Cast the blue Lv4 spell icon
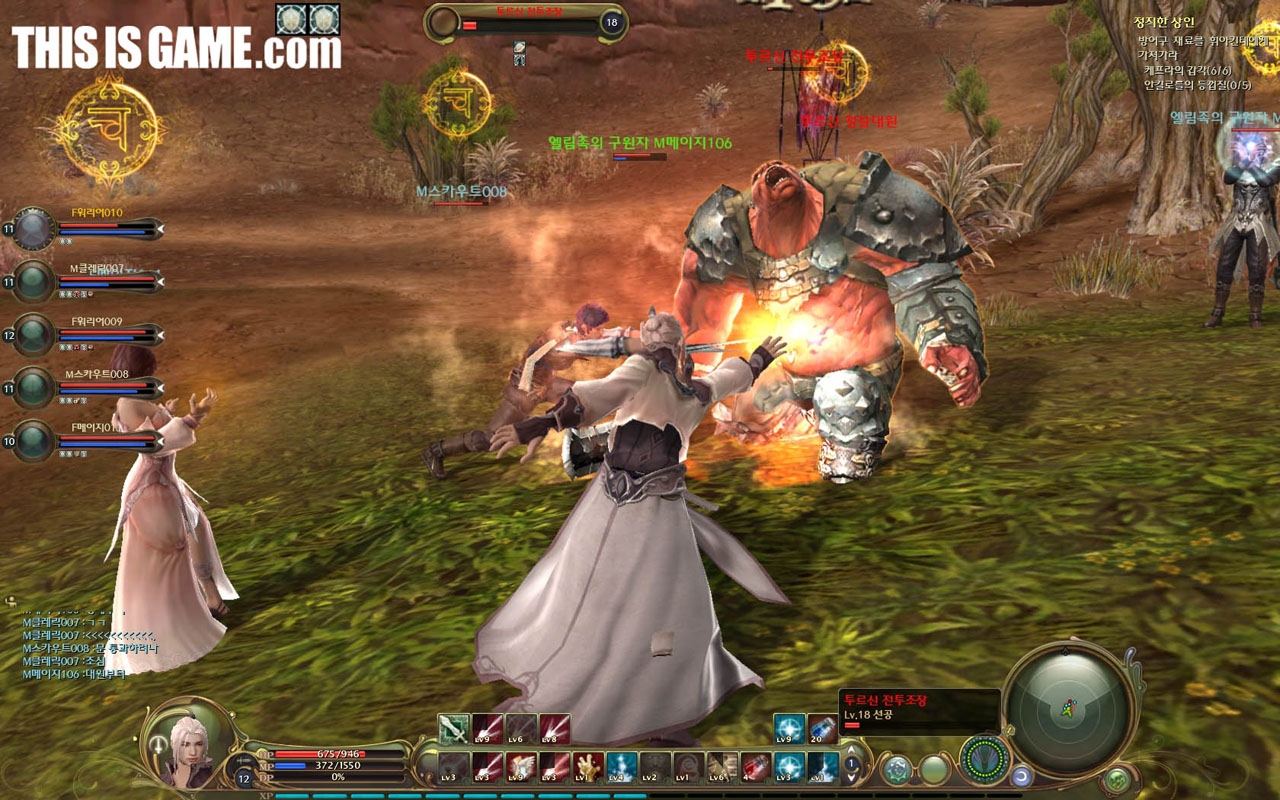The width and height of the screenshot is (1280, 800). pyautogui.click(x=621, y=767)
